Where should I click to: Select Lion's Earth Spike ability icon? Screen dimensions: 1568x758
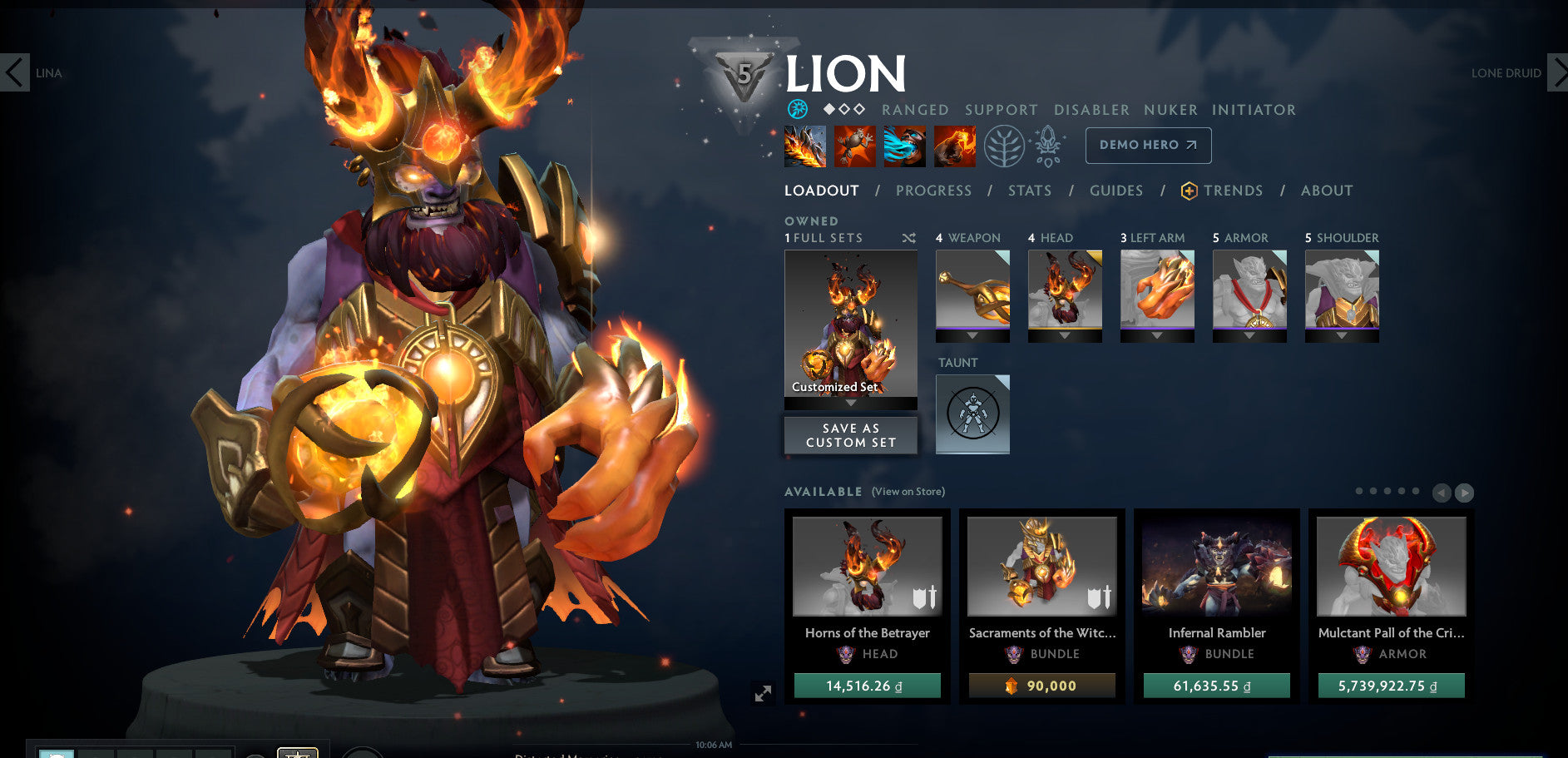804,146
